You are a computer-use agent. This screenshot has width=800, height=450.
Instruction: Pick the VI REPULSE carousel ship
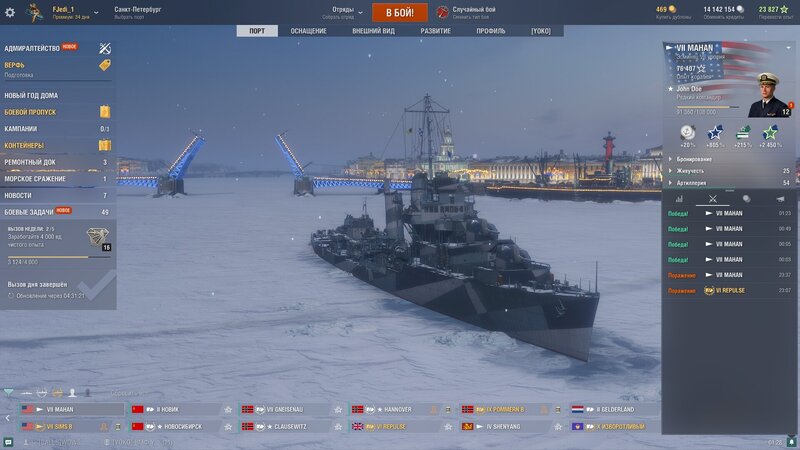pos(394,426)
